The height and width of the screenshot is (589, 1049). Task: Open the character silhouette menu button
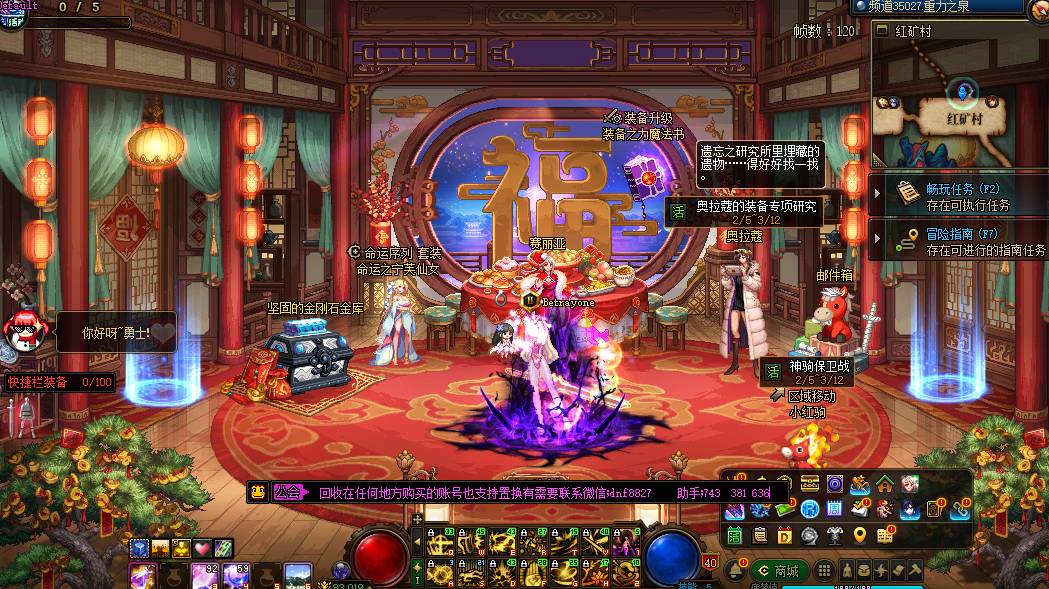click(848, 570)
